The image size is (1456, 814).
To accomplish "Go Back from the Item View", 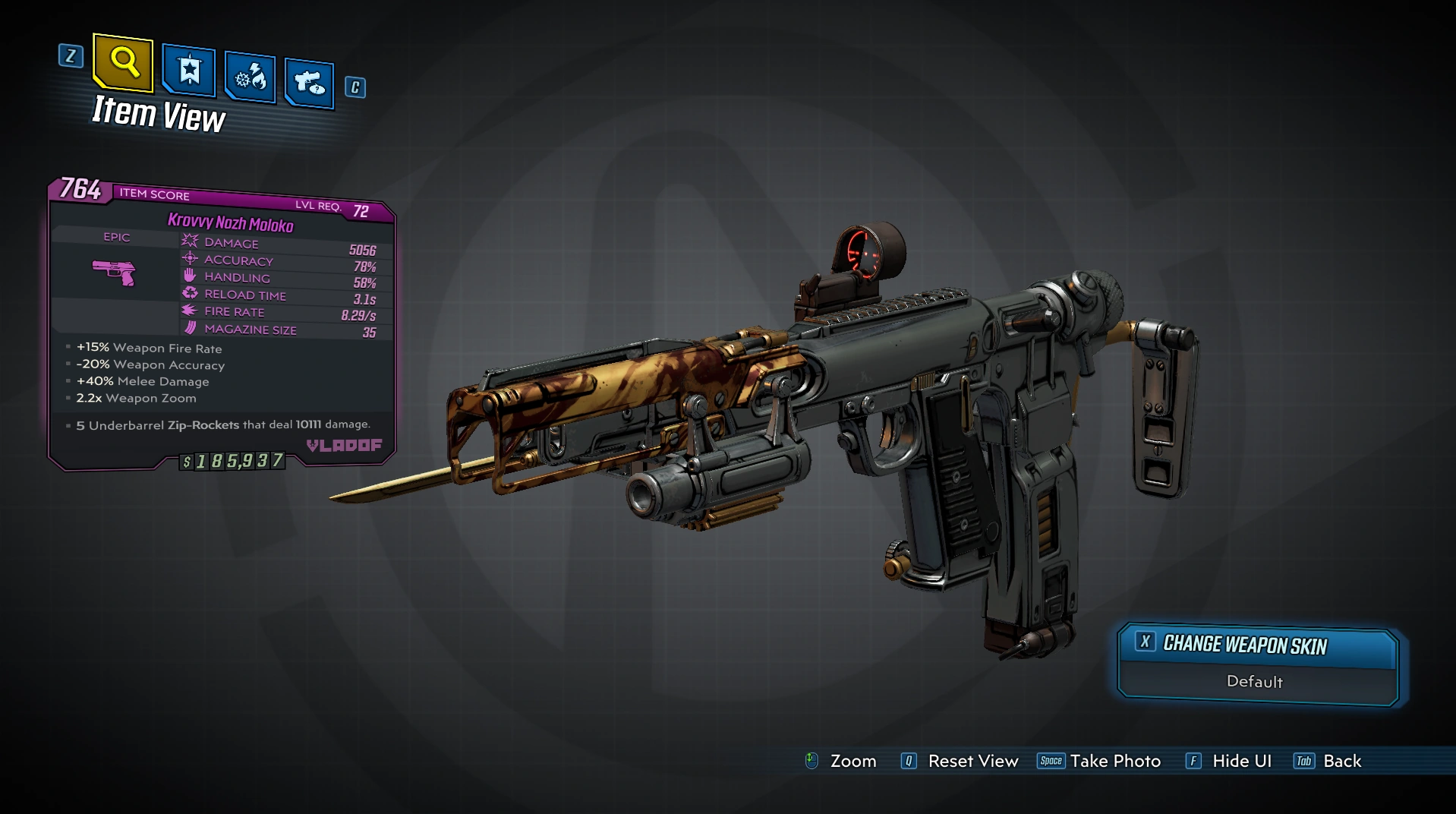I will [x=1341, y=761].
